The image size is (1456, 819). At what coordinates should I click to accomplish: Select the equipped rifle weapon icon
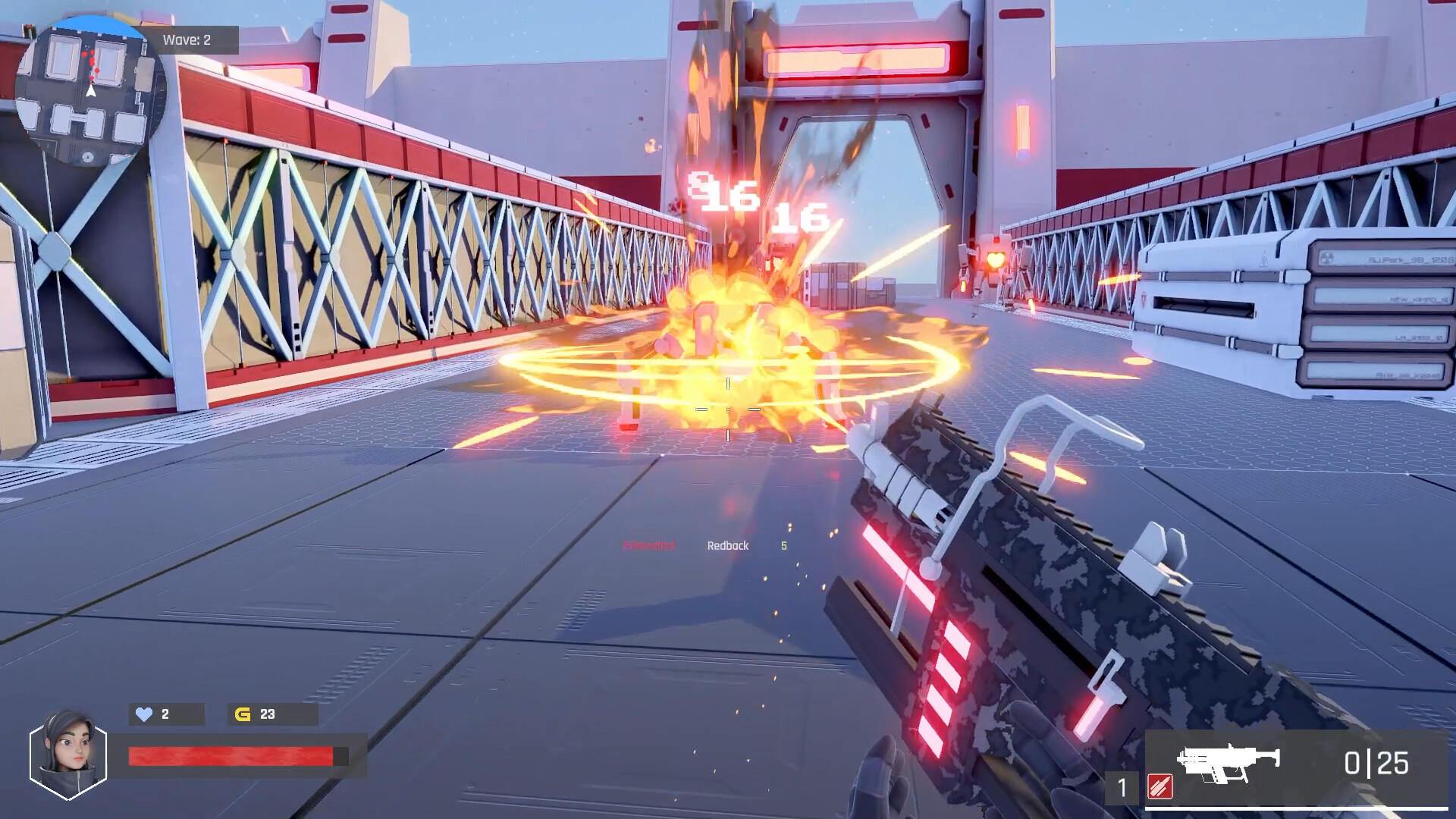[1228, 762]
